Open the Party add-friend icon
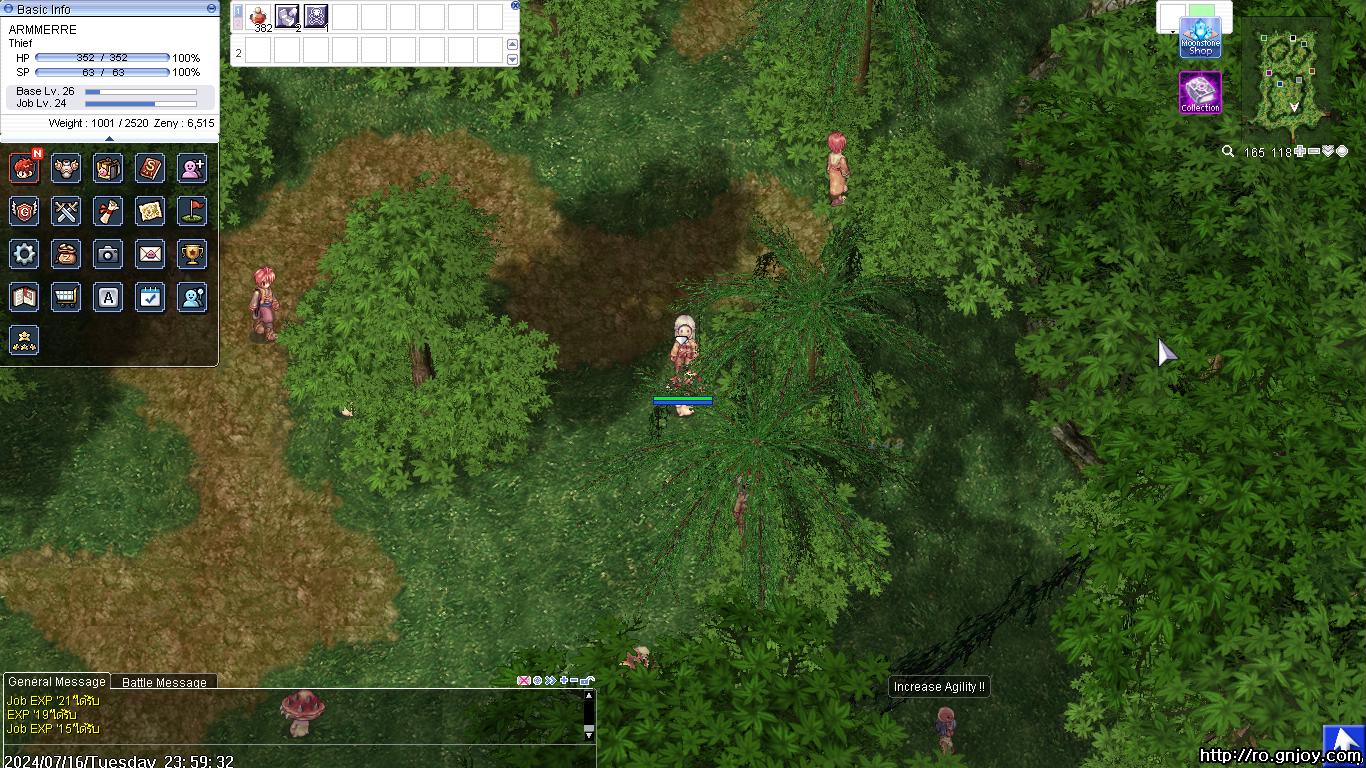 coord(192,168)
